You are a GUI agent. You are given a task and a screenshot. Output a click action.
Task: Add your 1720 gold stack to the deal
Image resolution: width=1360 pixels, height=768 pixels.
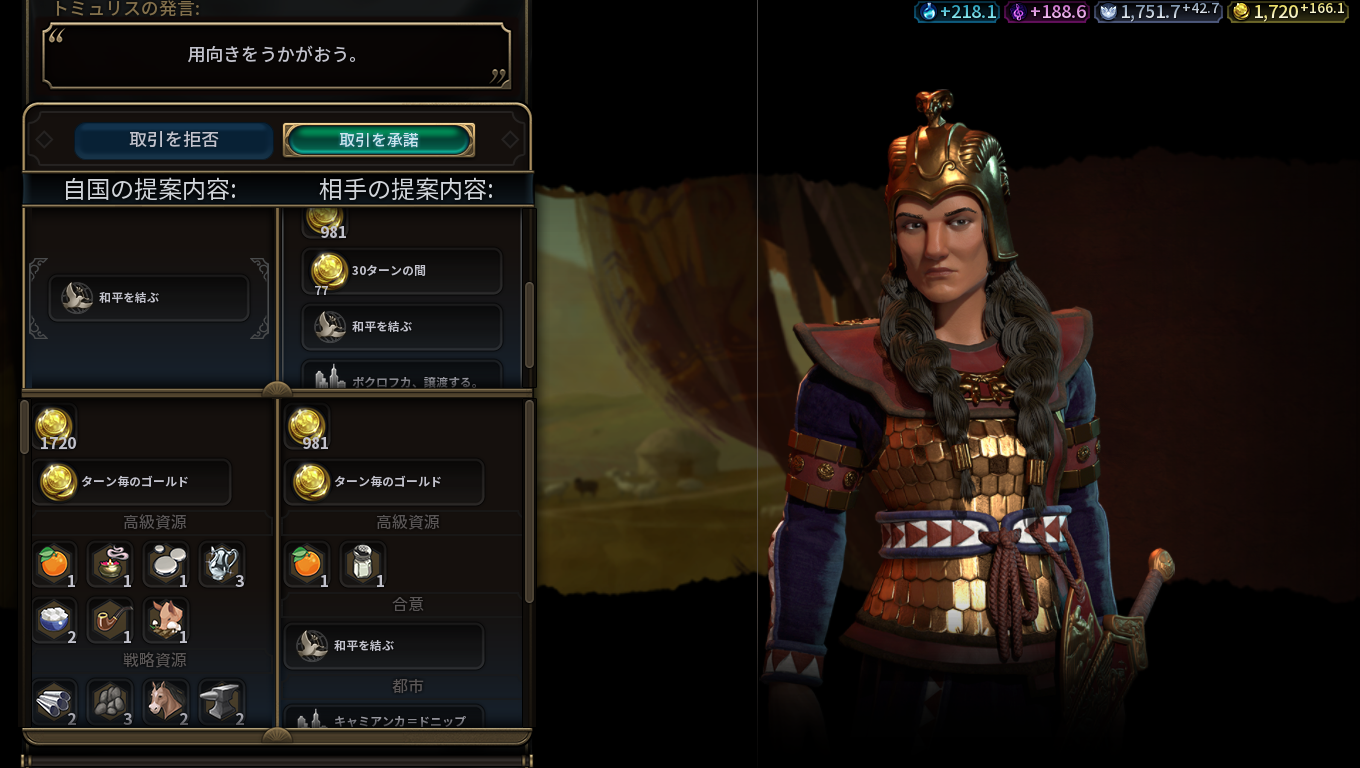click(54, 427)
